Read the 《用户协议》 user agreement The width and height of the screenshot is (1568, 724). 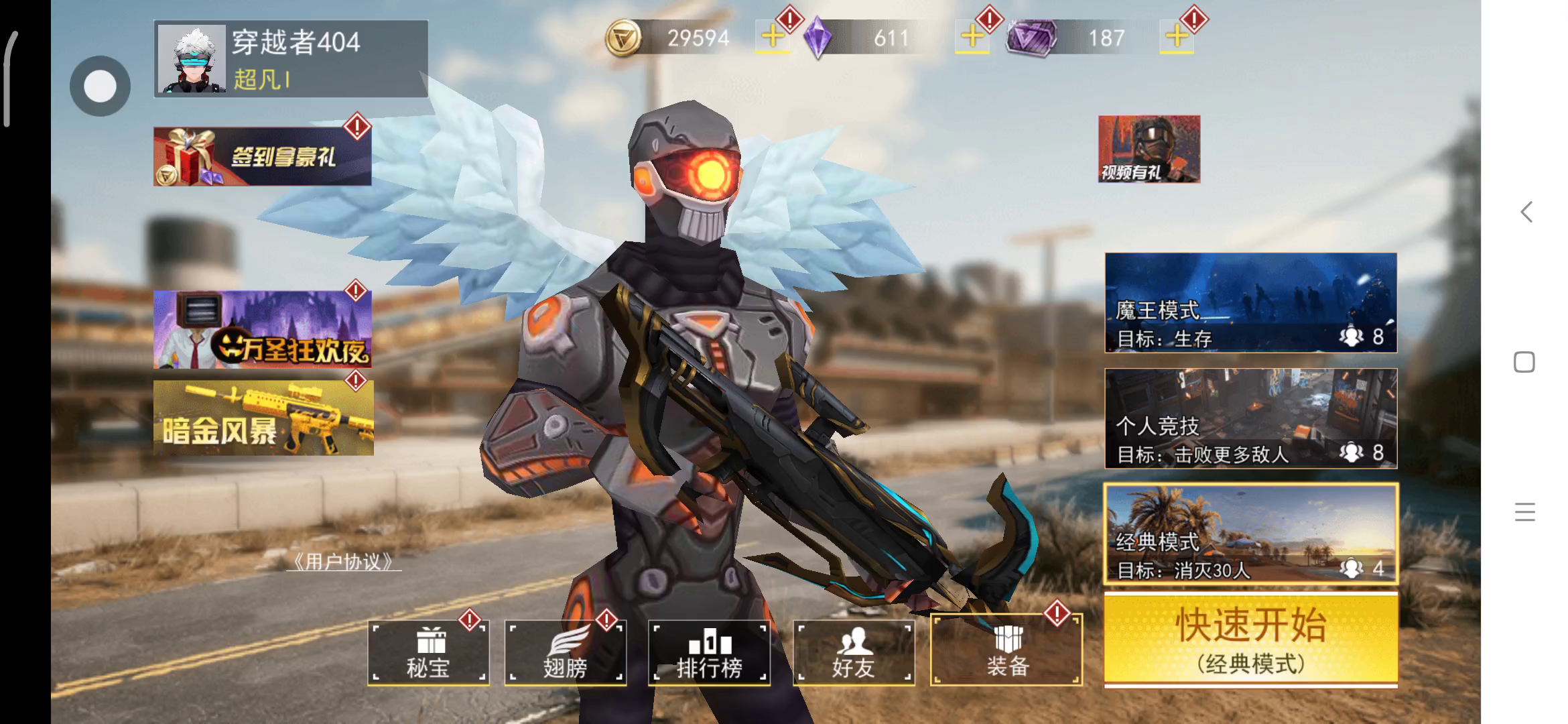point(344,562)
